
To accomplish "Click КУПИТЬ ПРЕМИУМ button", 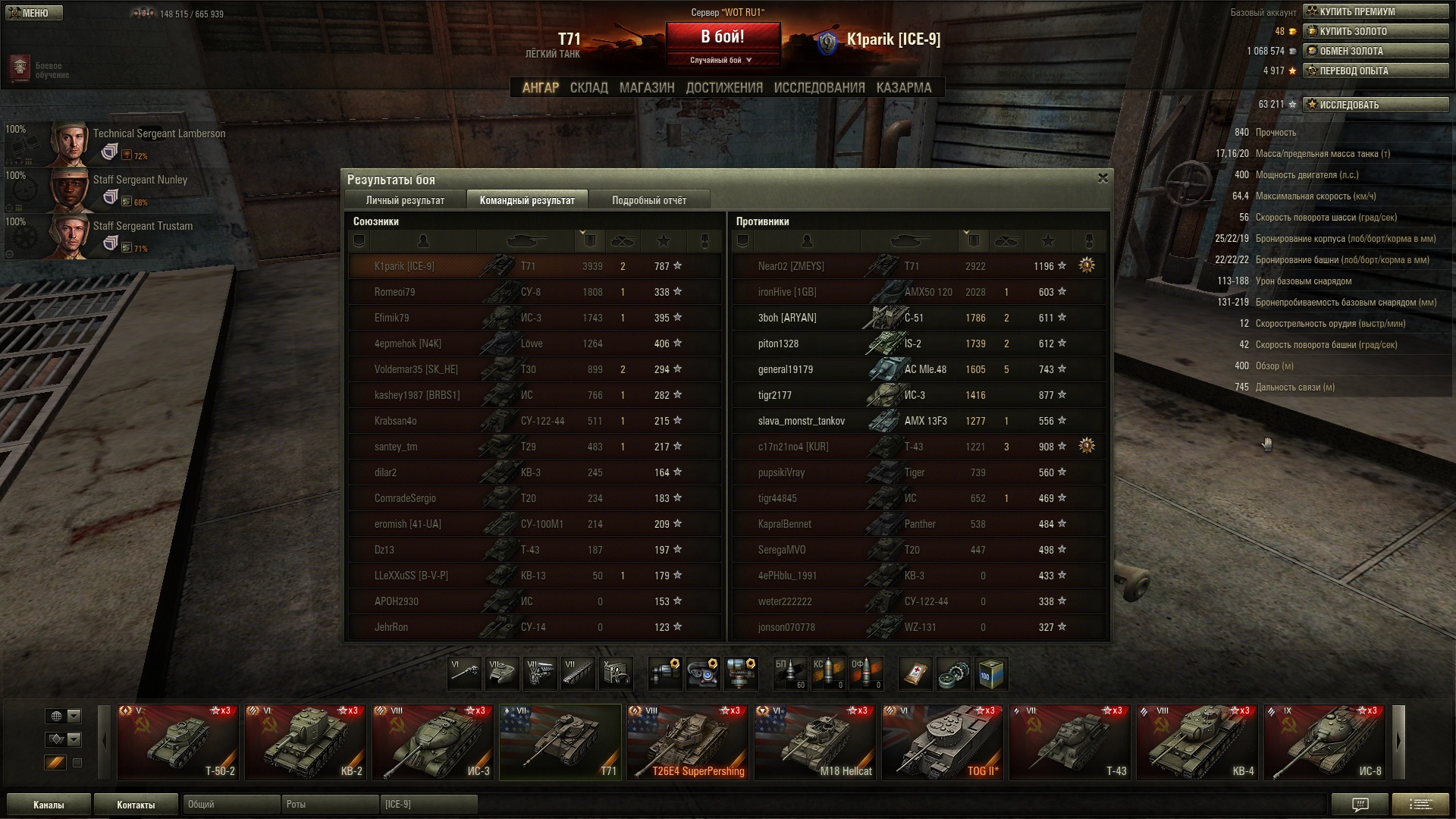I will pos(1375,11).
